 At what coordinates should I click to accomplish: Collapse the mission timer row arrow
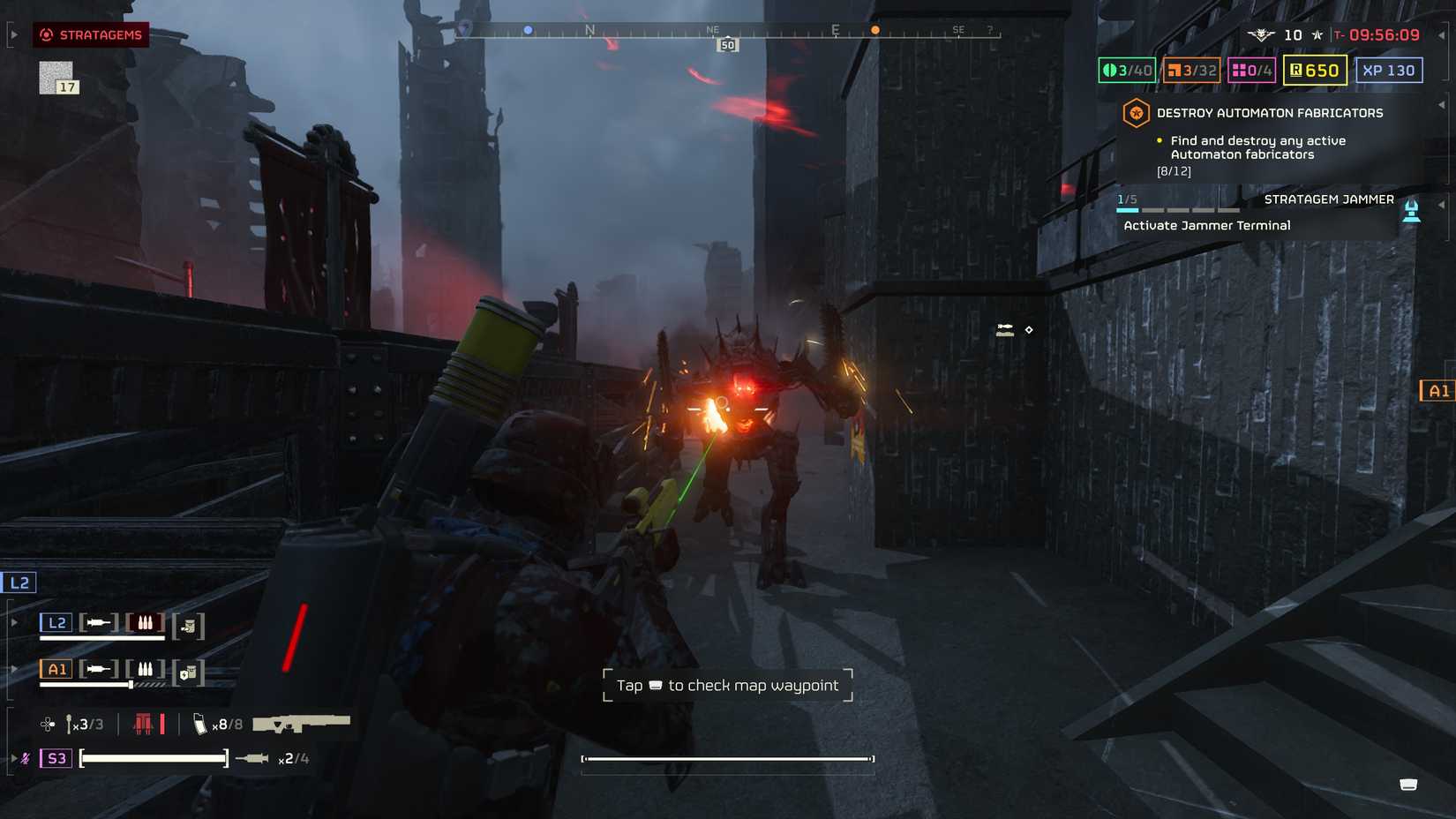pos(1442,35)
